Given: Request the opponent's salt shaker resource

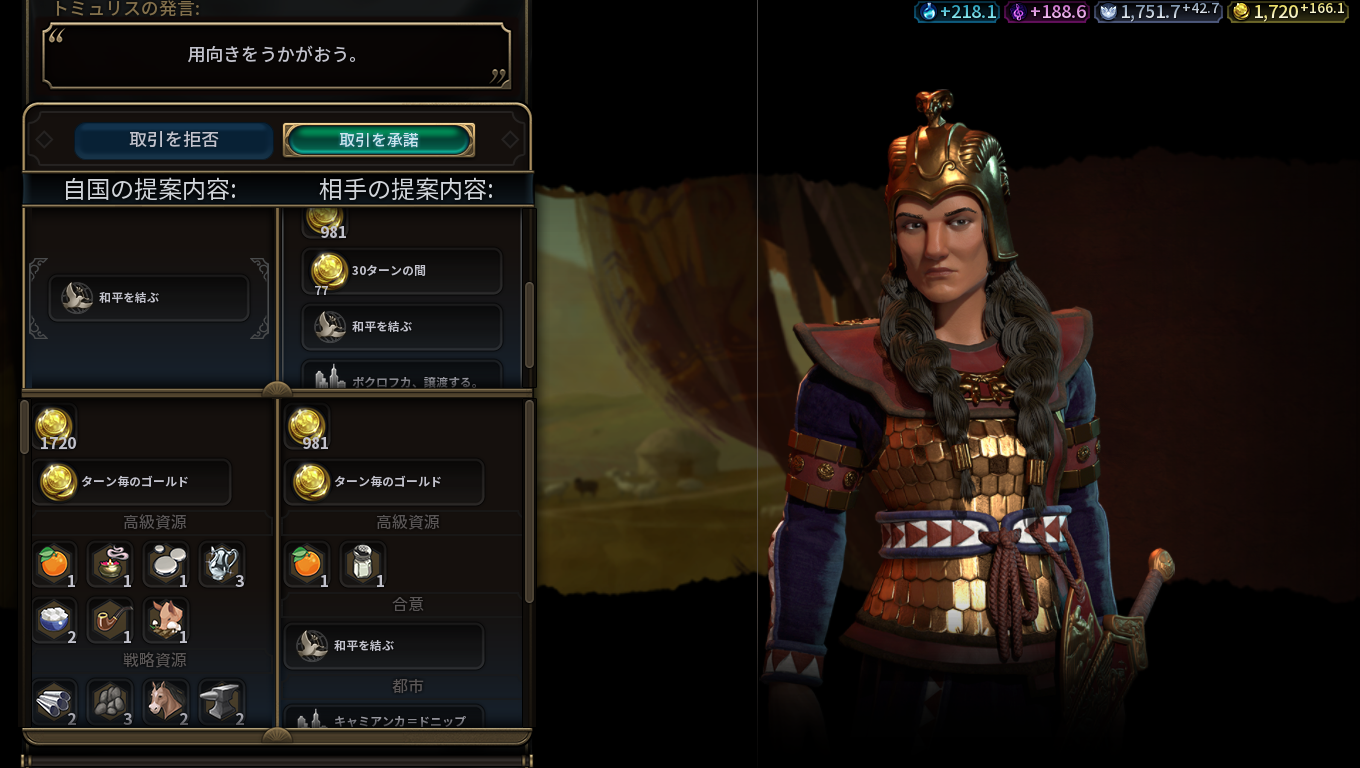Looking at the screenshot, I should (362, 564).
